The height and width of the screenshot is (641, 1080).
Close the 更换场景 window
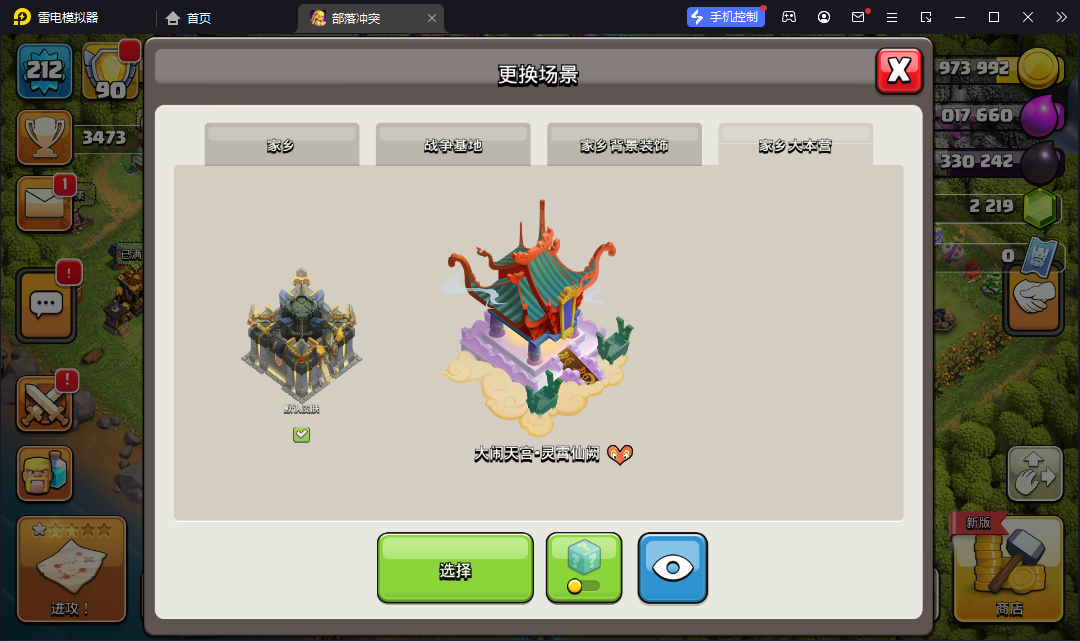click(x=898, y=70)
